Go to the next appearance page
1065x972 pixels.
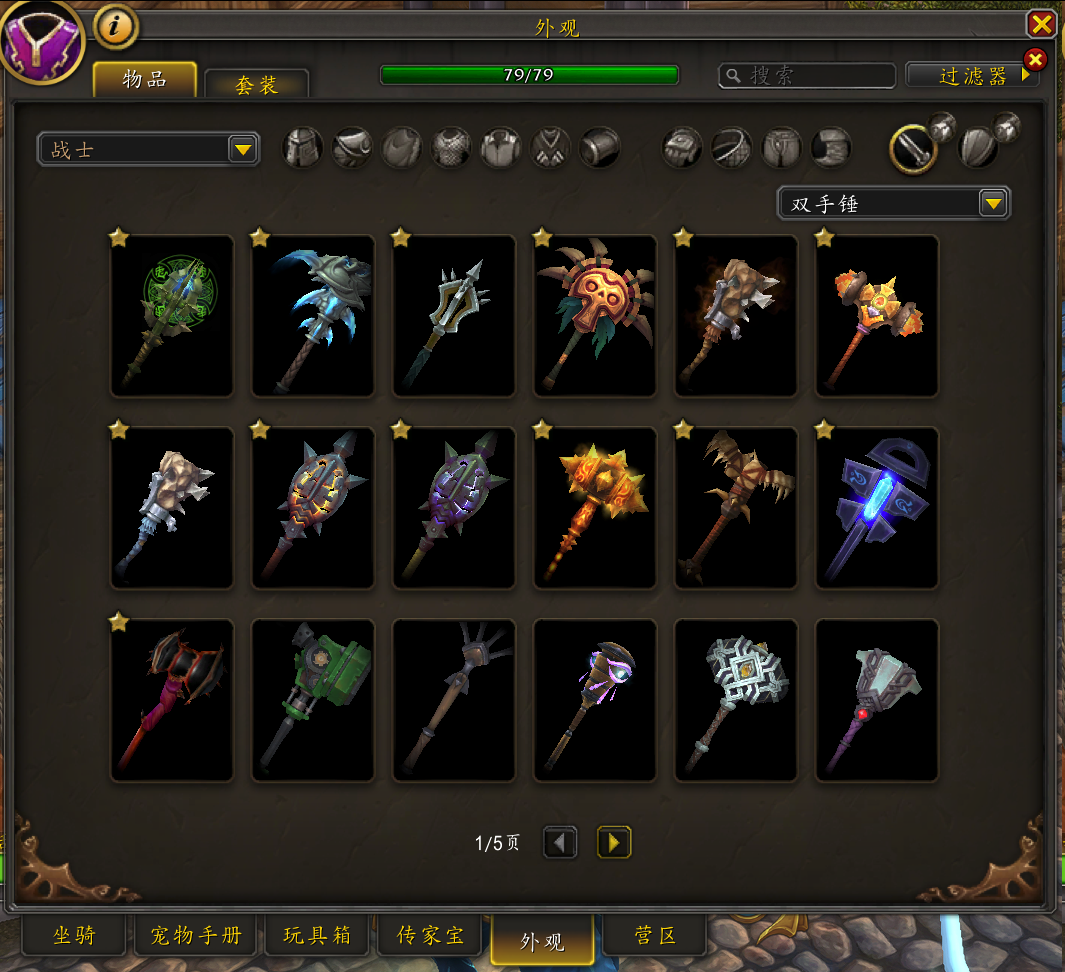614,843
